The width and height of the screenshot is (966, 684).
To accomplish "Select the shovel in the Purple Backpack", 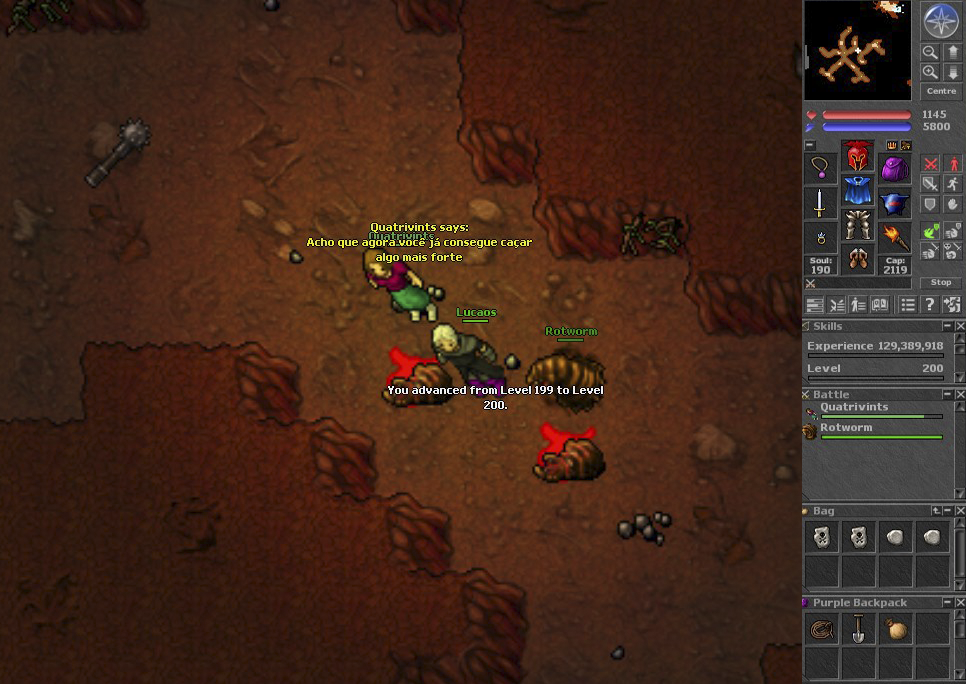I will 857,630.
